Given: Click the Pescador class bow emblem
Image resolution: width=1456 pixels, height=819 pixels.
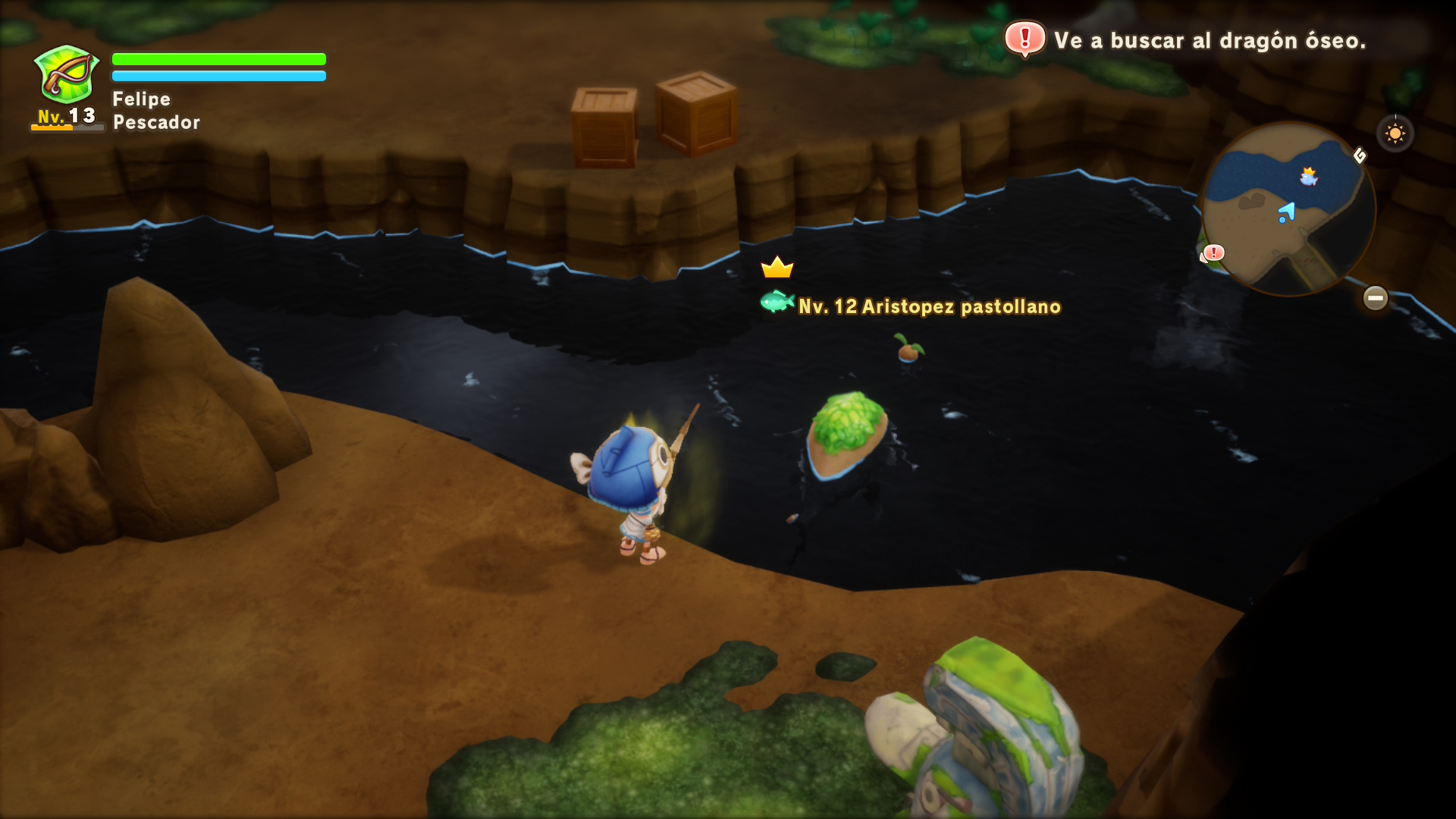Looking at the screenshot, I should [67, 74].
